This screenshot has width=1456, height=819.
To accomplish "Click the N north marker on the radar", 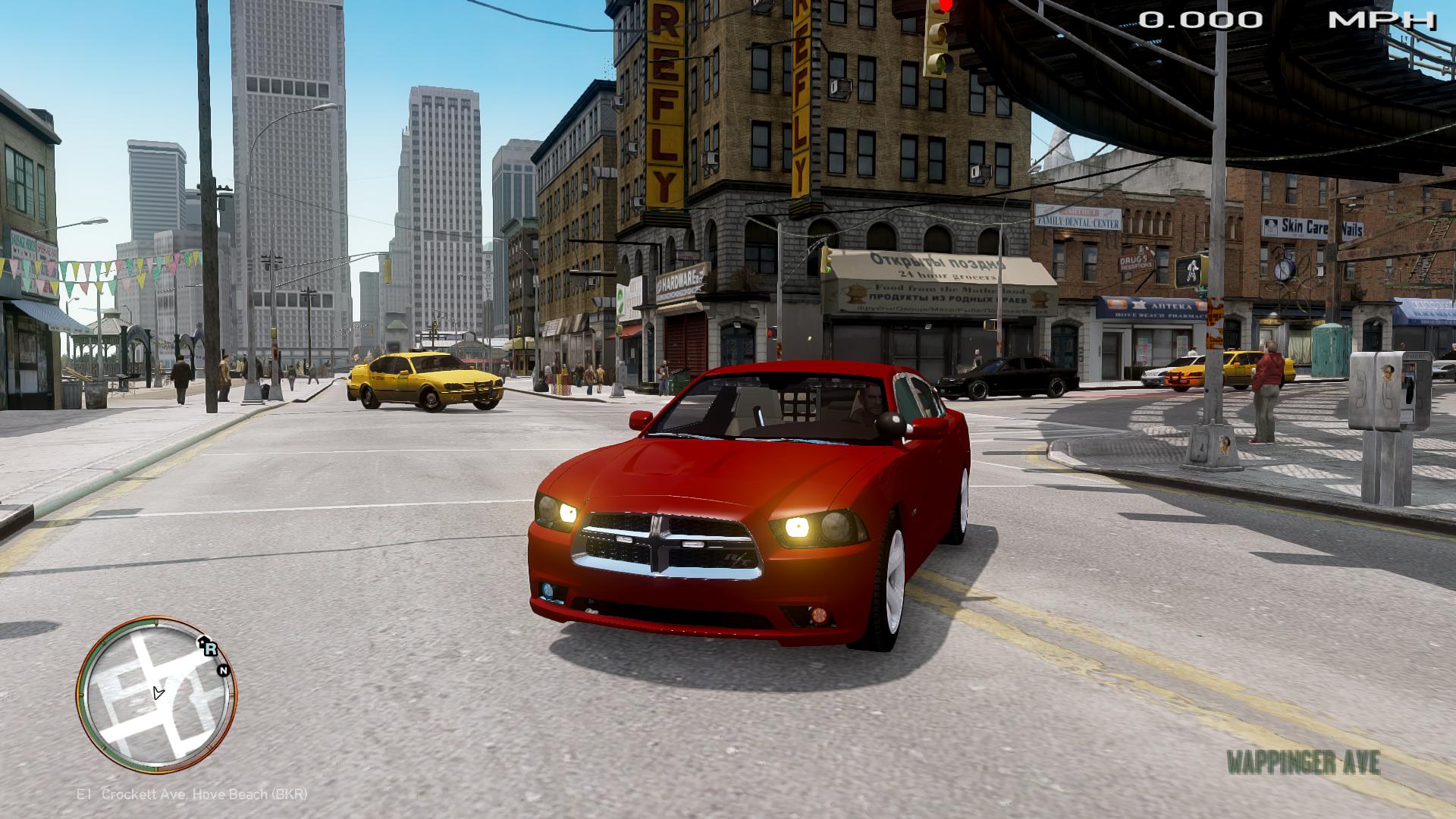I will click(x=223, y=670).
